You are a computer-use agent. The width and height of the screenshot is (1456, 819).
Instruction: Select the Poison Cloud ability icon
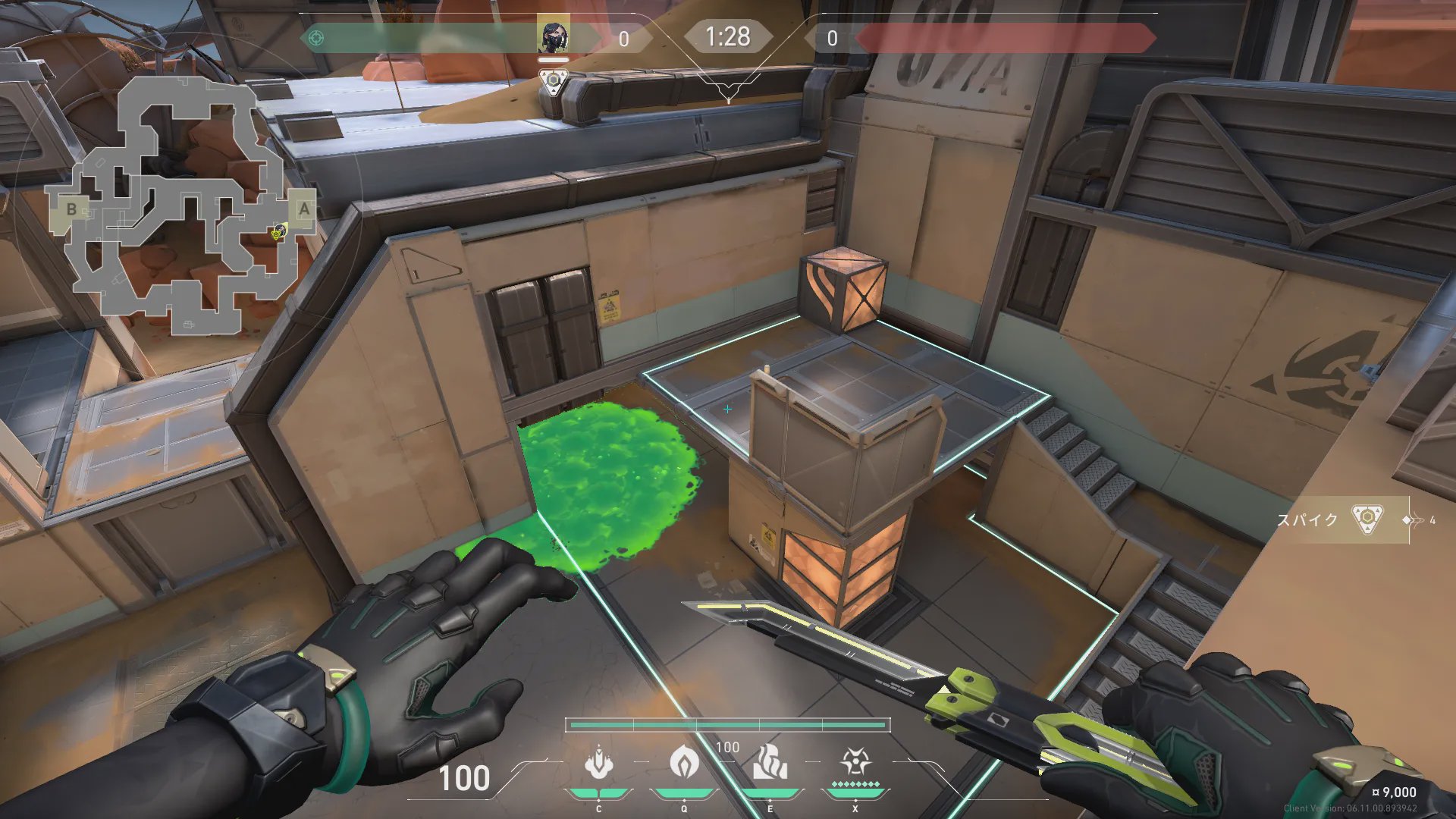(684, 762)
